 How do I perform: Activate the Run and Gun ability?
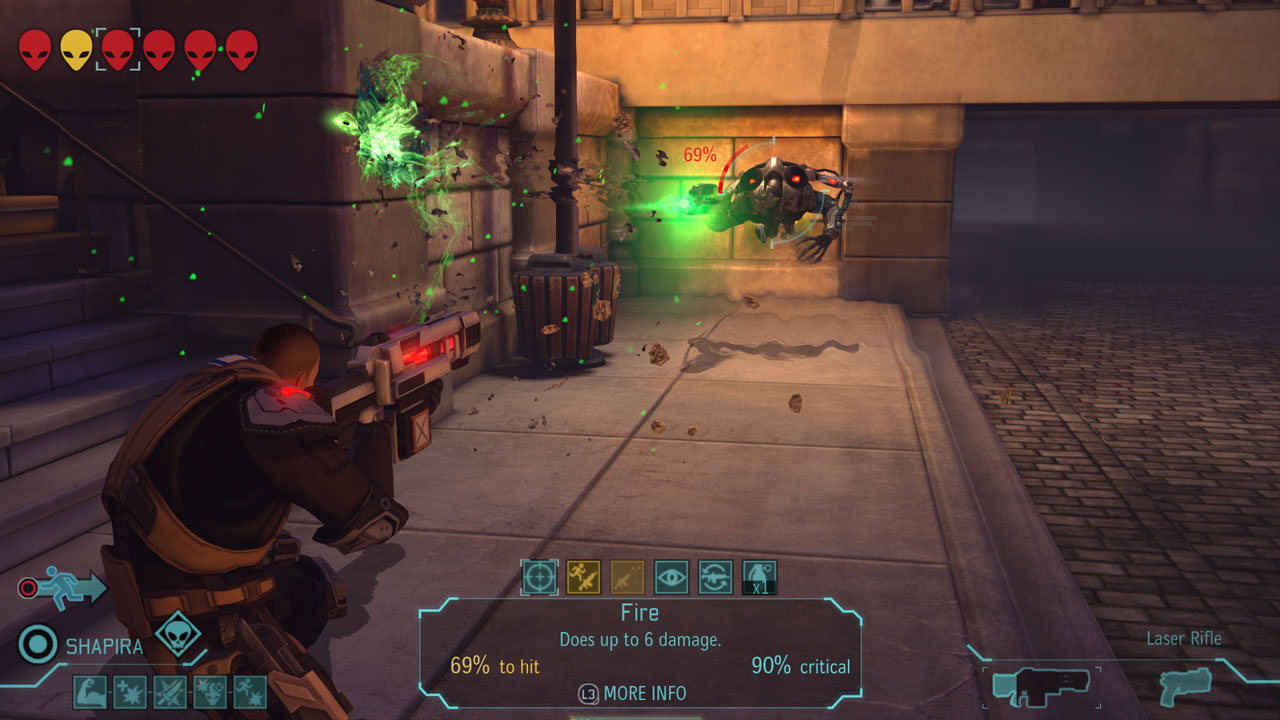[583, 577]
